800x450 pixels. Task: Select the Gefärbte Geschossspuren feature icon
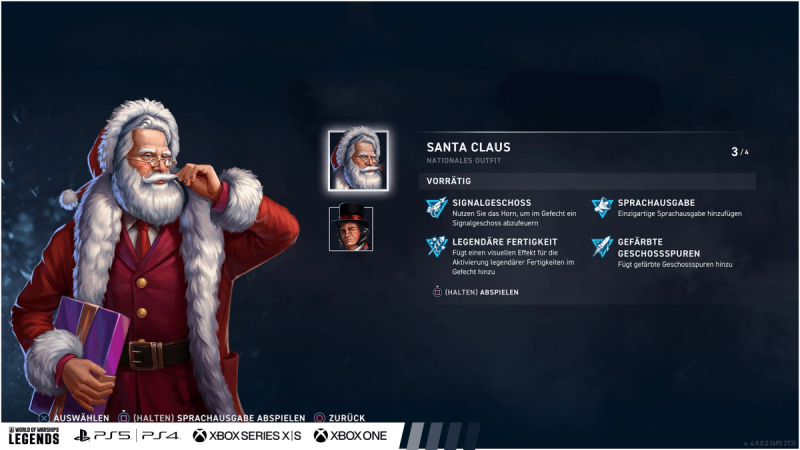tap(601, 246)
